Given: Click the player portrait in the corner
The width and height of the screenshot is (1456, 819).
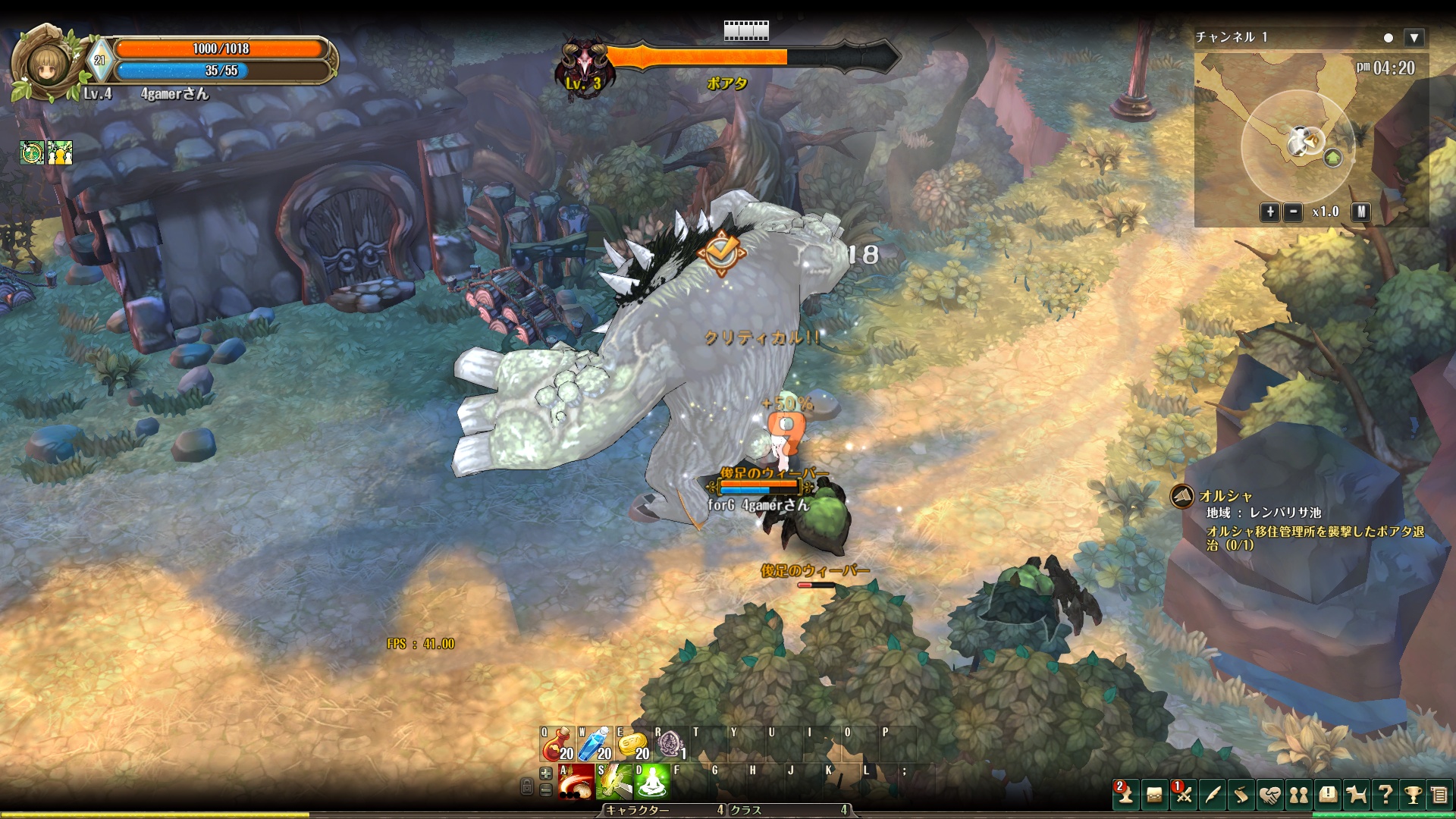Looking at the screenshot, I should tap(47, 64).
